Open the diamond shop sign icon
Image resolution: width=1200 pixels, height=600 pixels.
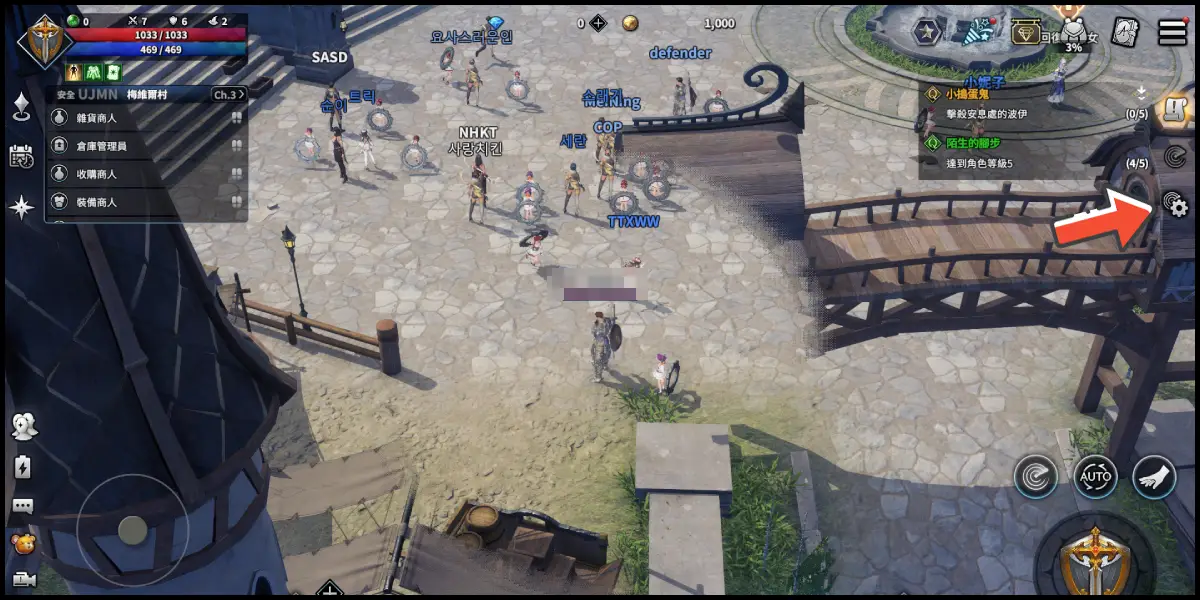(1026, 32)
